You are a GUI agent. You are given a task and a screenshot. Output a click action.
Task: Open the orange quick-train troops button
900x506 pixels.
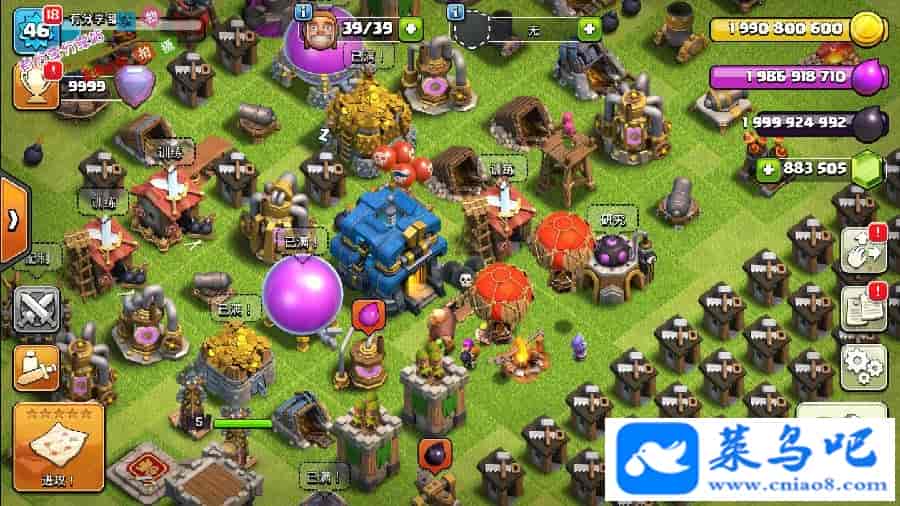(x=34, y=370)
